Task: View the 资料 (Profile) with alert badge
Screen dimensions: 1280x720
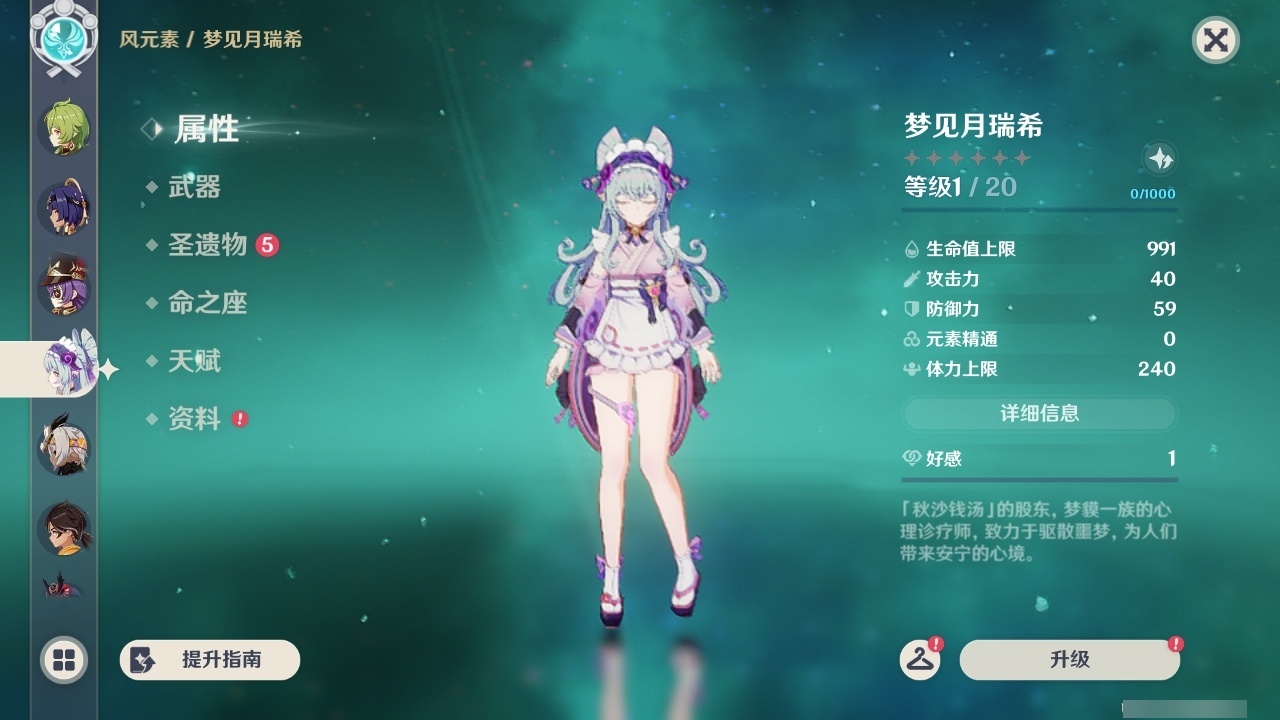Action: point(196,419)
